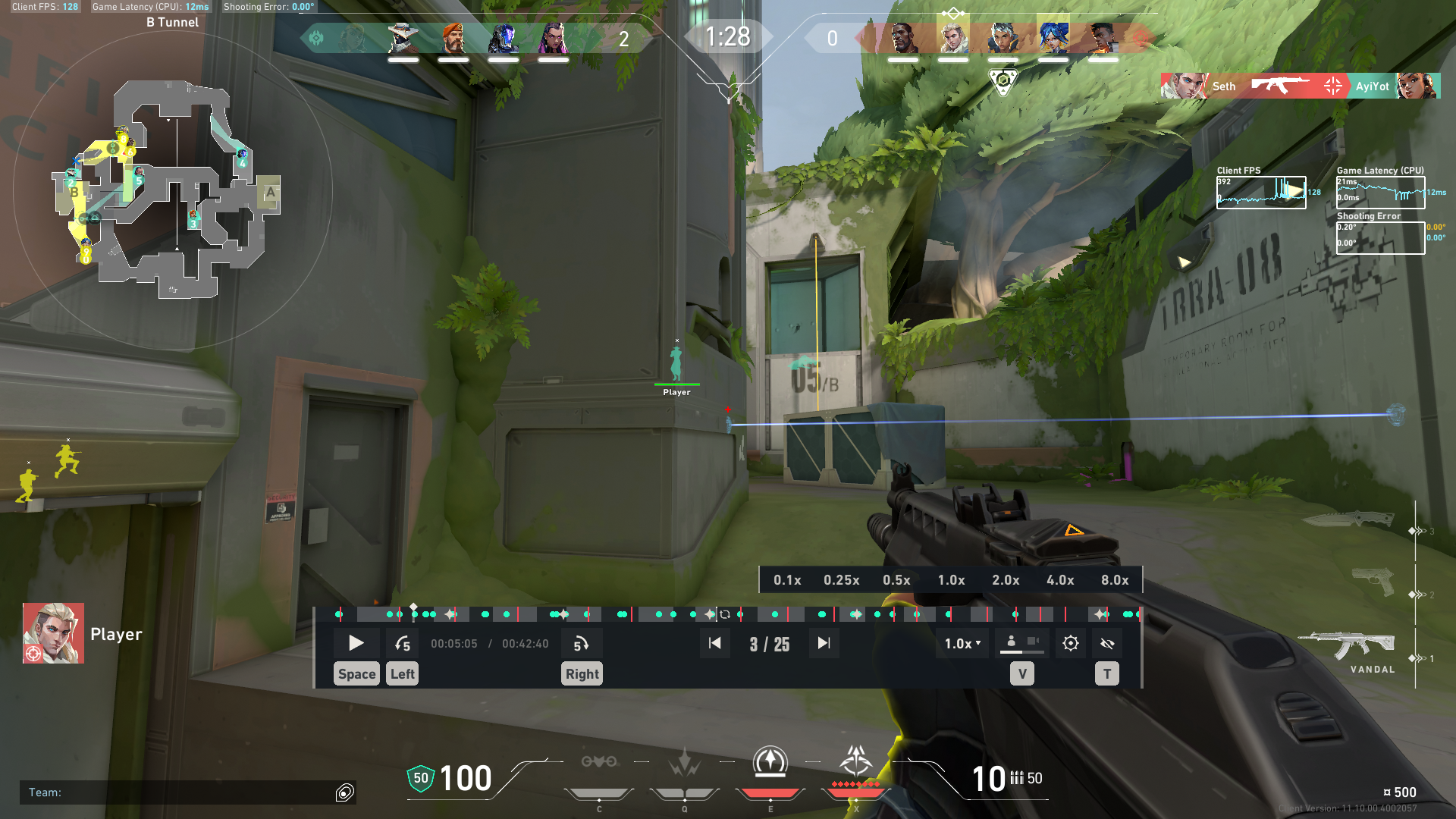
Task: Toggle the loop marker on the timeline
Action: [726, 614]
